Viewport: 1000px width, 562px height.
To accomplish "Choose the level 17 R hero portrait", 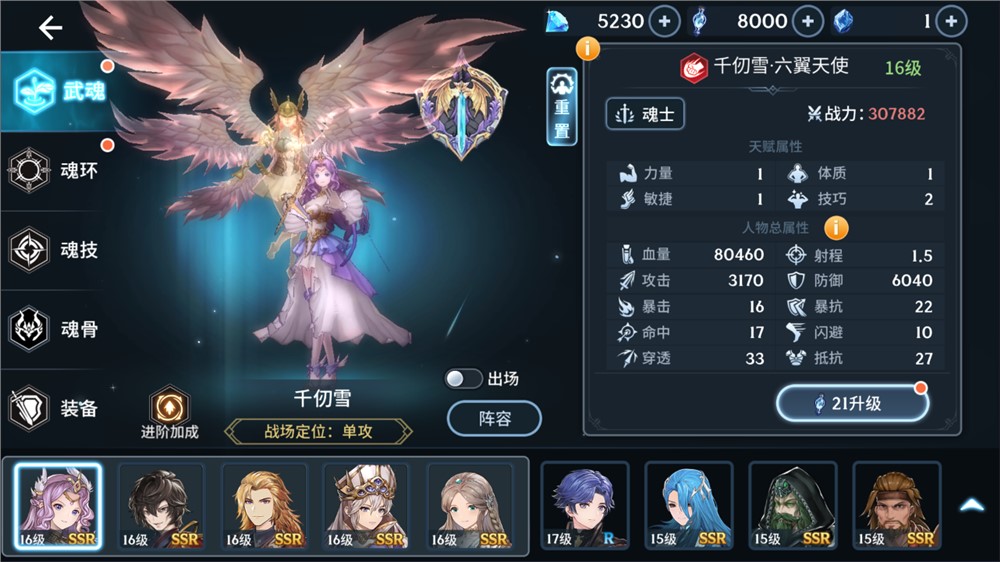I will click(x=585, y=507).
